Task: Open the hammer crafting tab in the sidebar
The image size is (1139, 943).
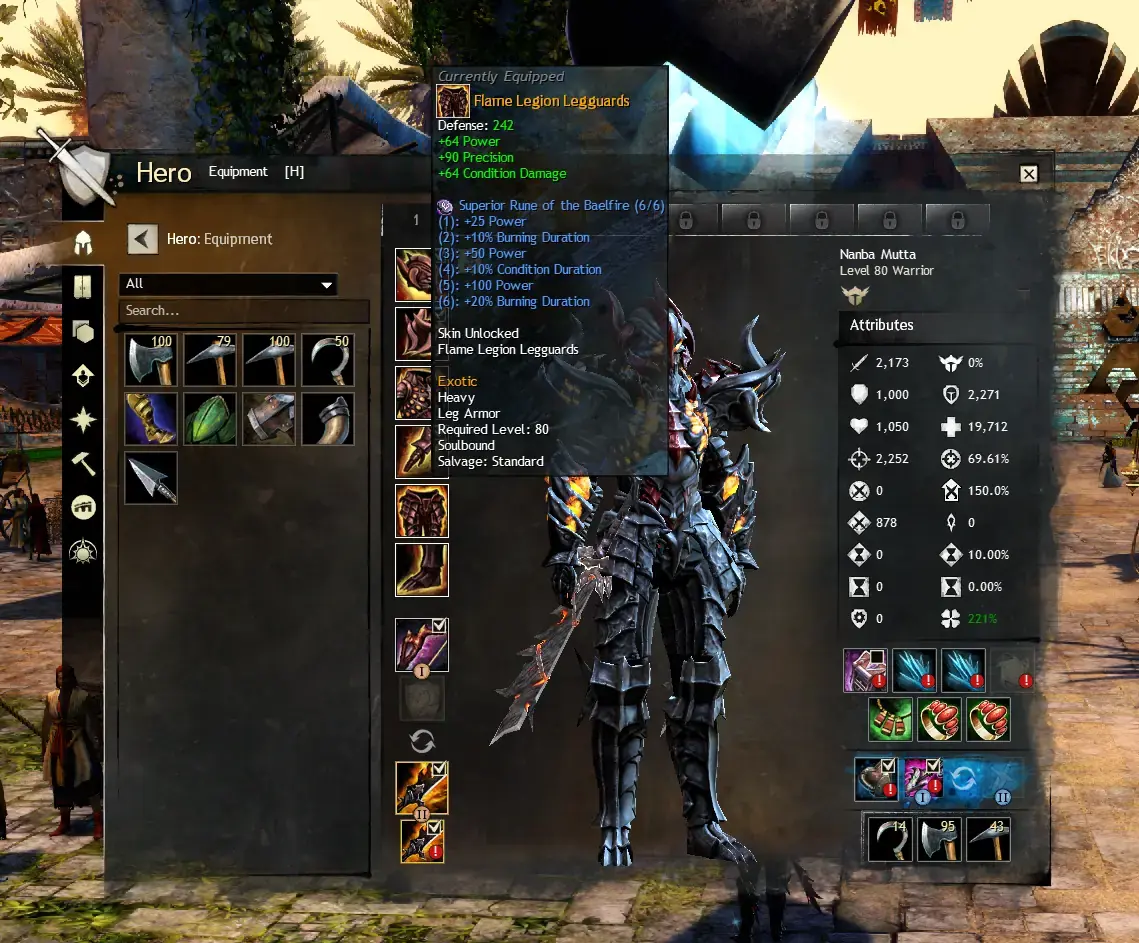Action: [83, 462]
